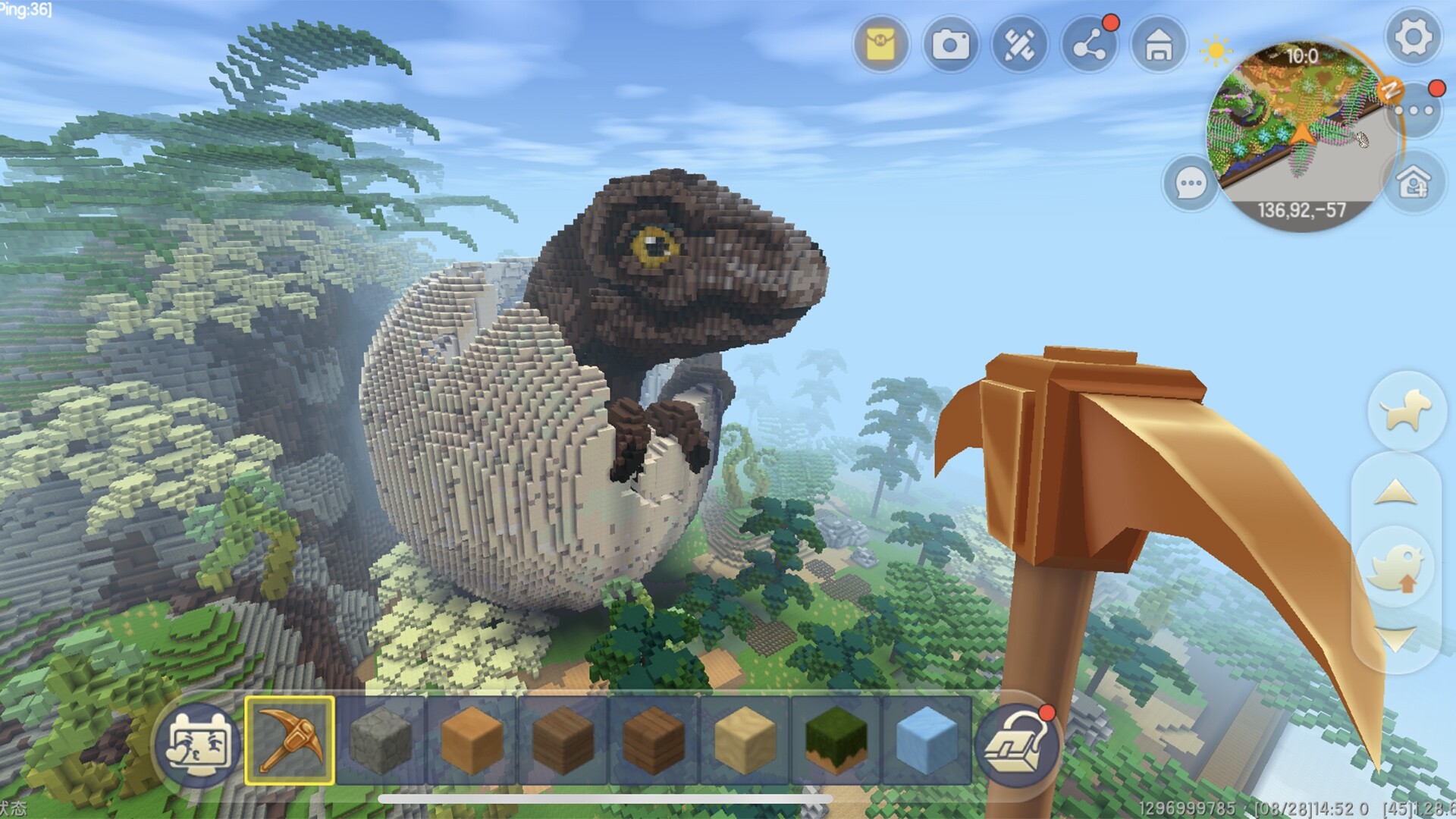The image size is (1456, 819).
Task: Take a screenshot with the camera button
Action: pos(950,45)
